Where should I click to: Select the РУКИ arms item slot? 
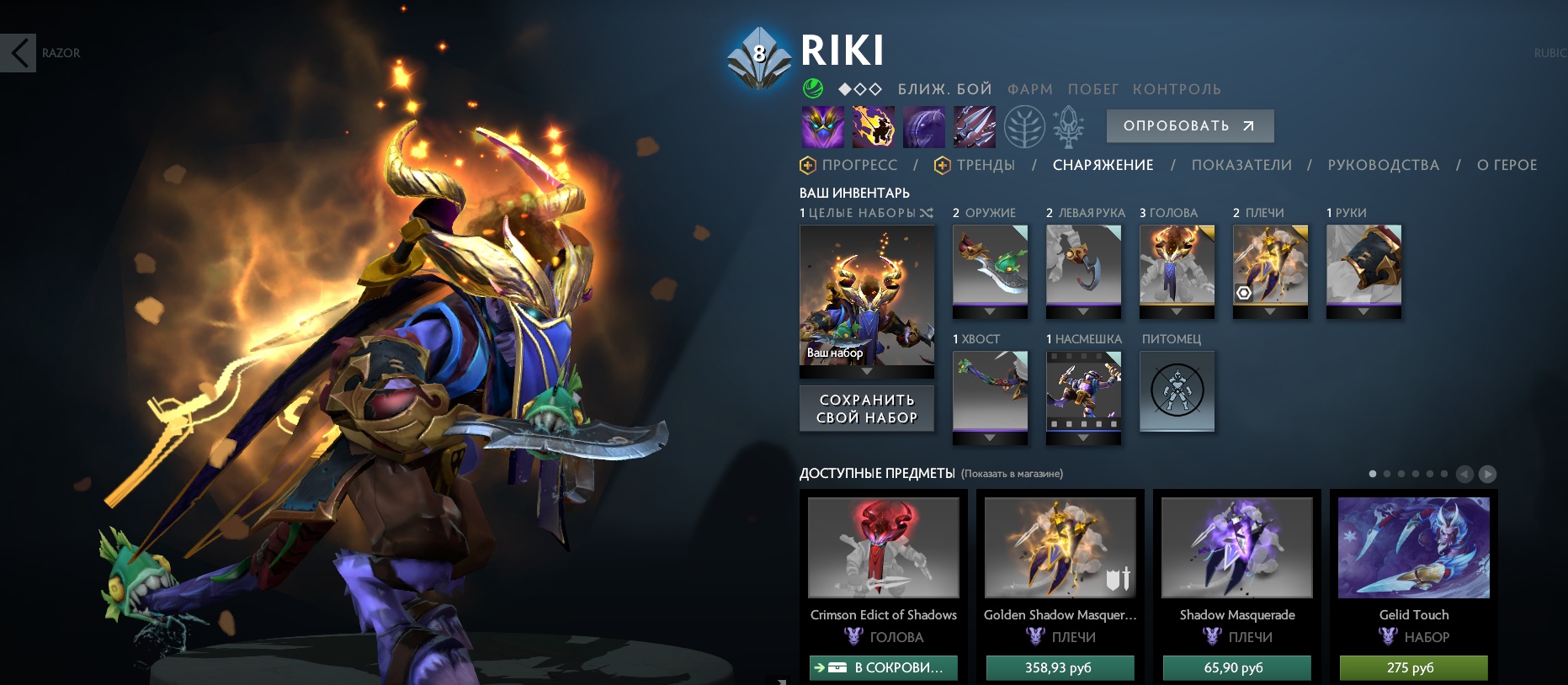(1363, 266)
